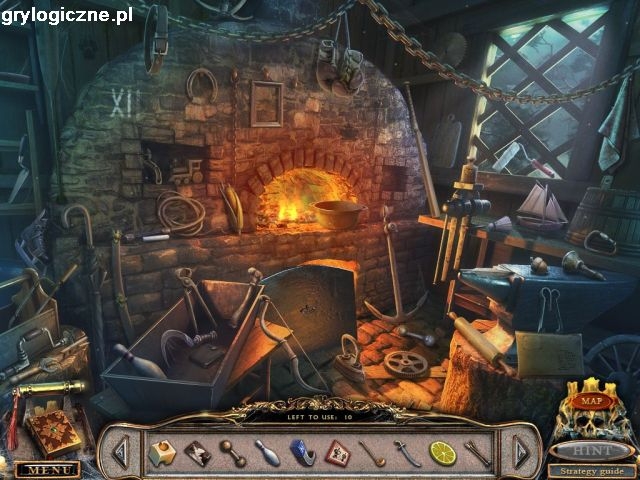Show next inventory items with right arrow
This screenshot has width=640, height=480.
(519, 454)
